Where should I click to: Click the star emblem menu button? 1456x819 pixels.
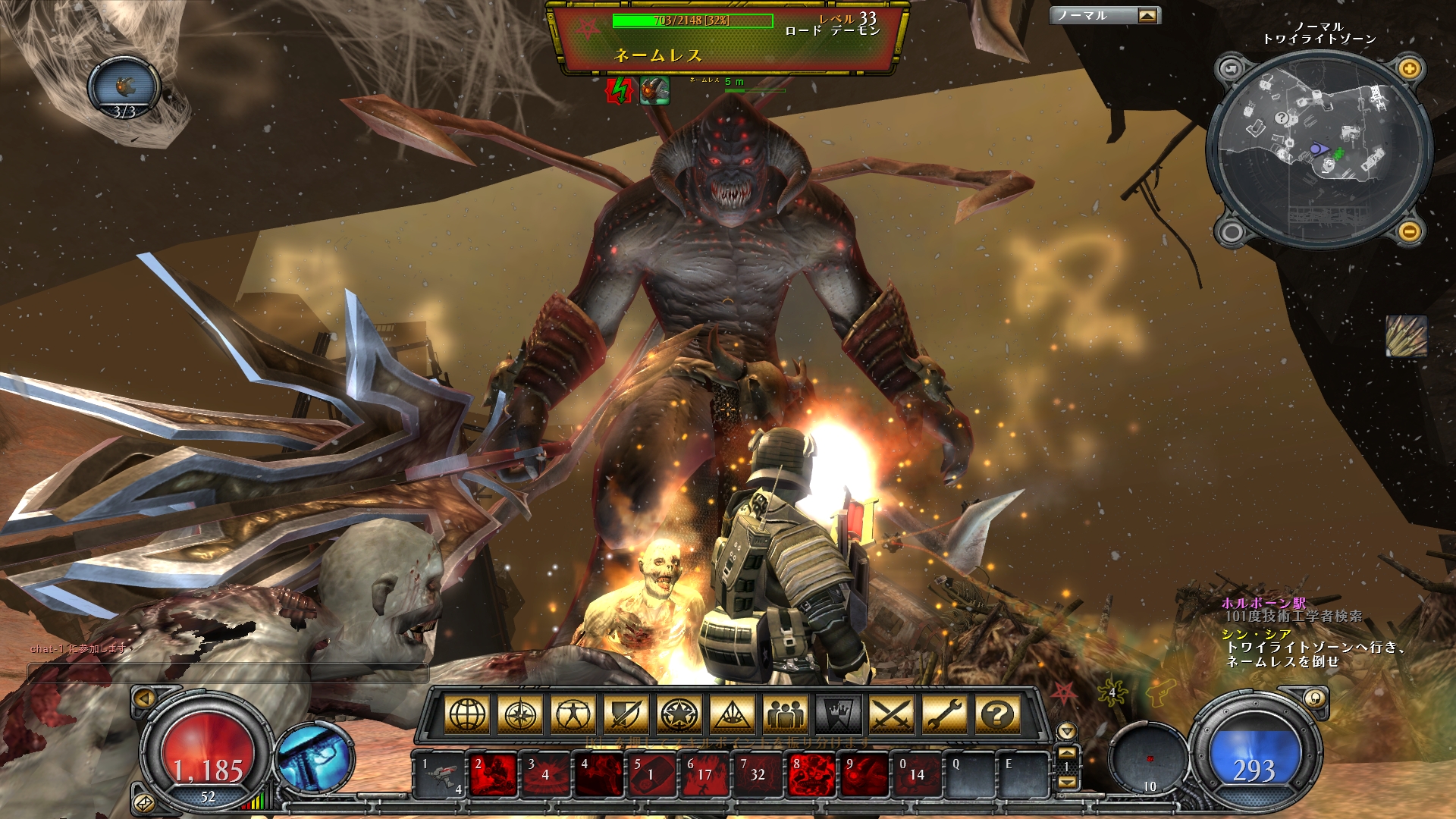click(x=679, y=714)
